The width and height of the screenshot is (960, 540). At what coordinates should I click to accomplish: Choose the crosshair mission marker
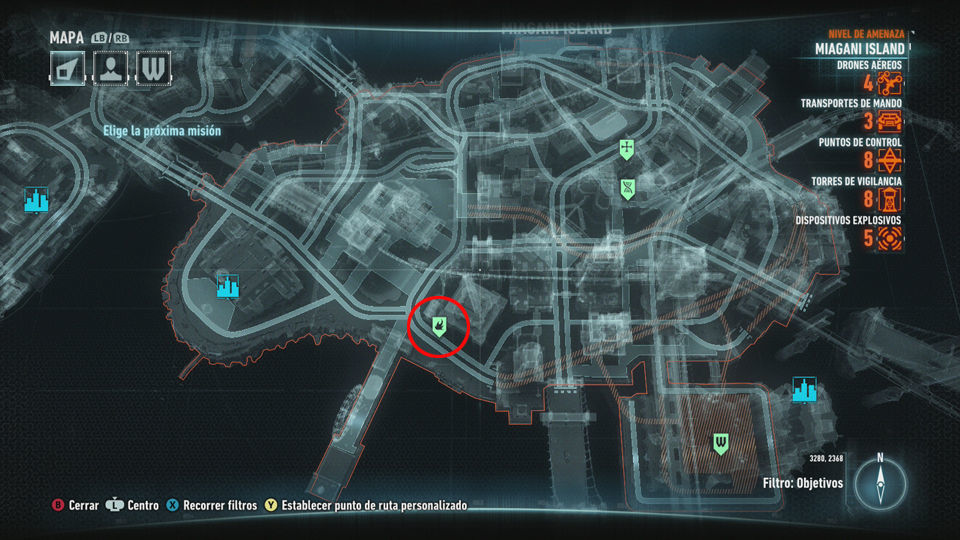[x=626, y=150]
